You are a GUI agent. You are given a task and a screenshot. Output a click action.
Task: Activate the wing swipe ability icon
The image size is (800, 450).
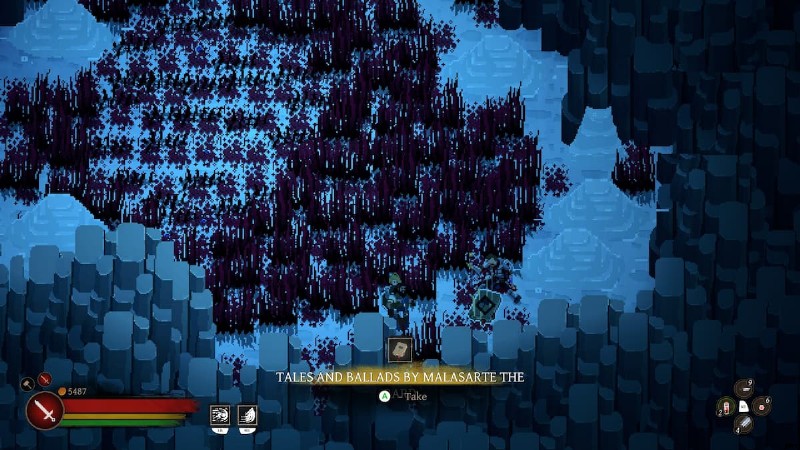247,414
